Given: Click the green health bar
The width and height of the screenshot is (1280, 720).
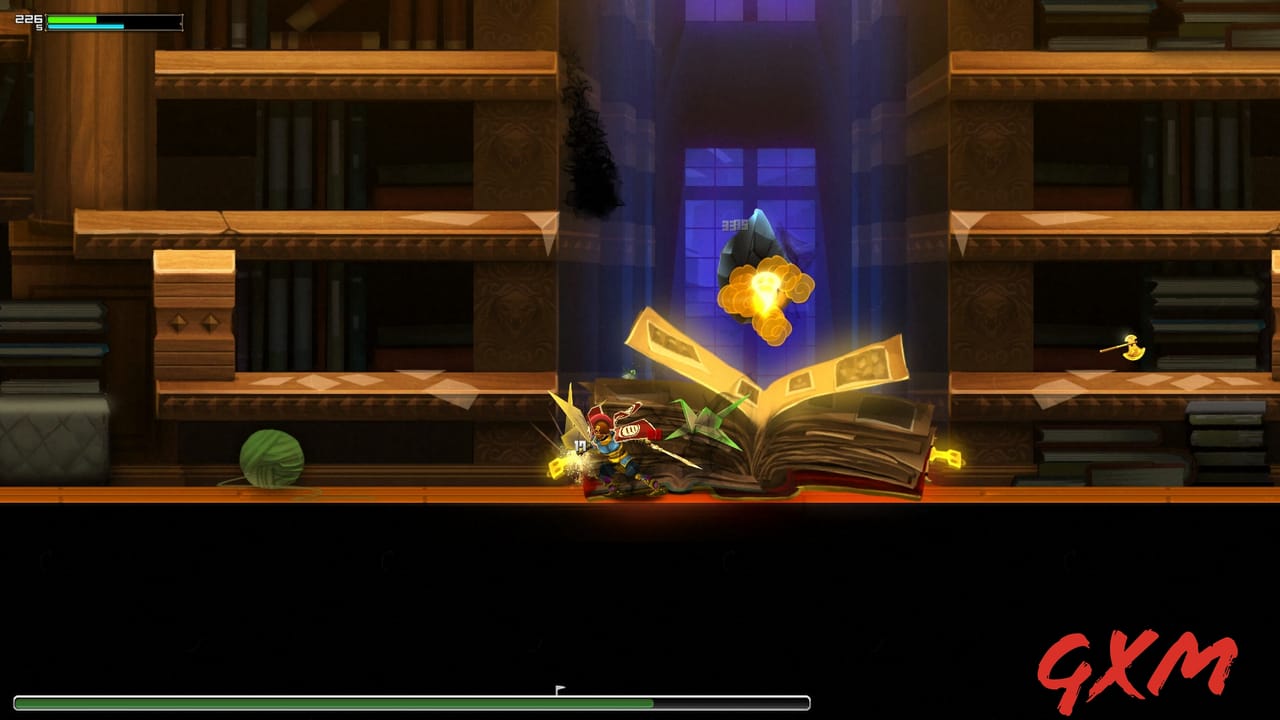Looking at the screenshot, I should 70,18.
